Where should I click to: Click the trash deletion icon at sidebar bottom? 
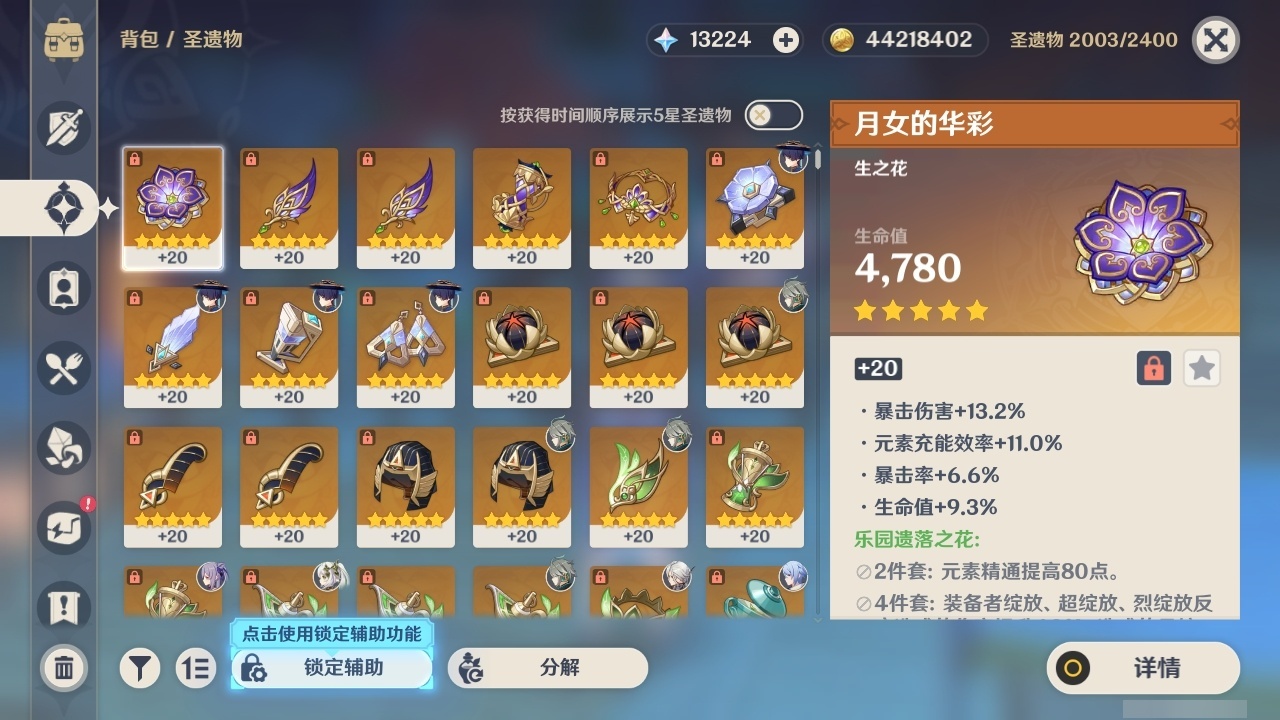pos(64,668)
